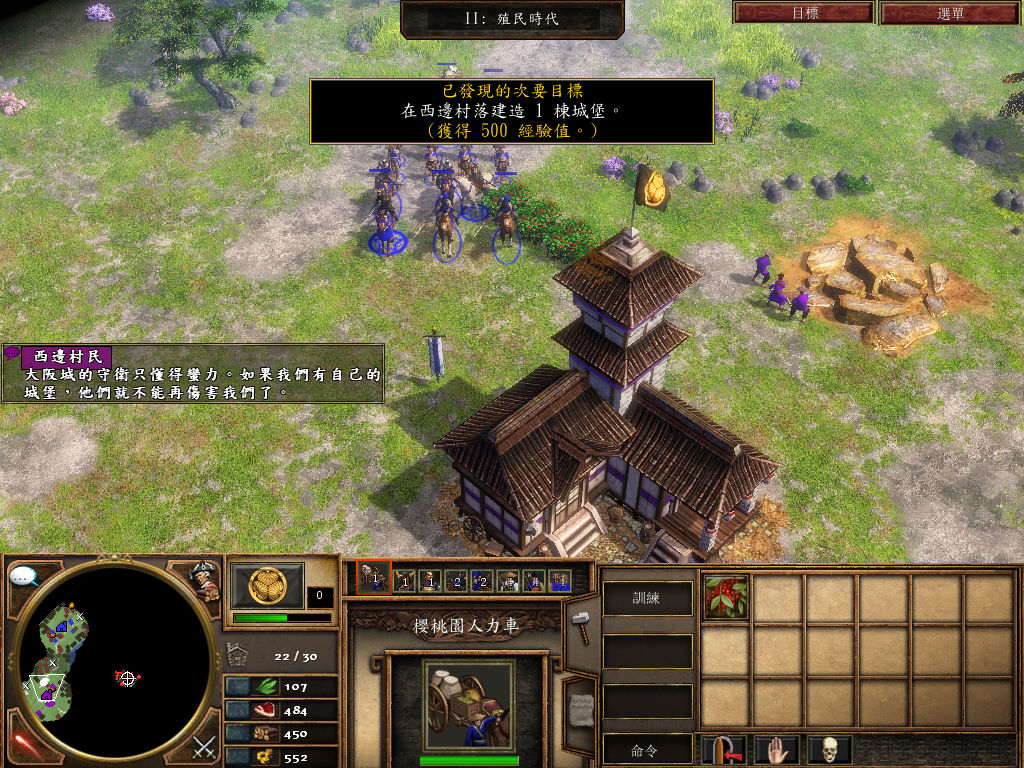Switch to the parchment scroll tab
Image resolution: width=1024 pixels, height=768 pixels.
[579, 711]
